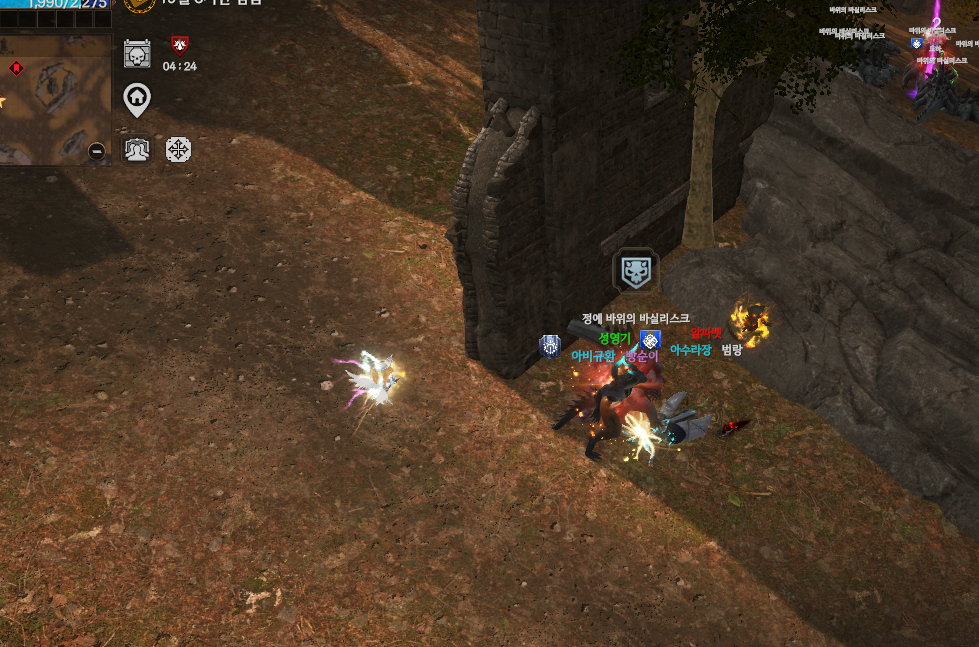Click the gold emblem by the top text
The image size is (979, 647).
[139, 4]
